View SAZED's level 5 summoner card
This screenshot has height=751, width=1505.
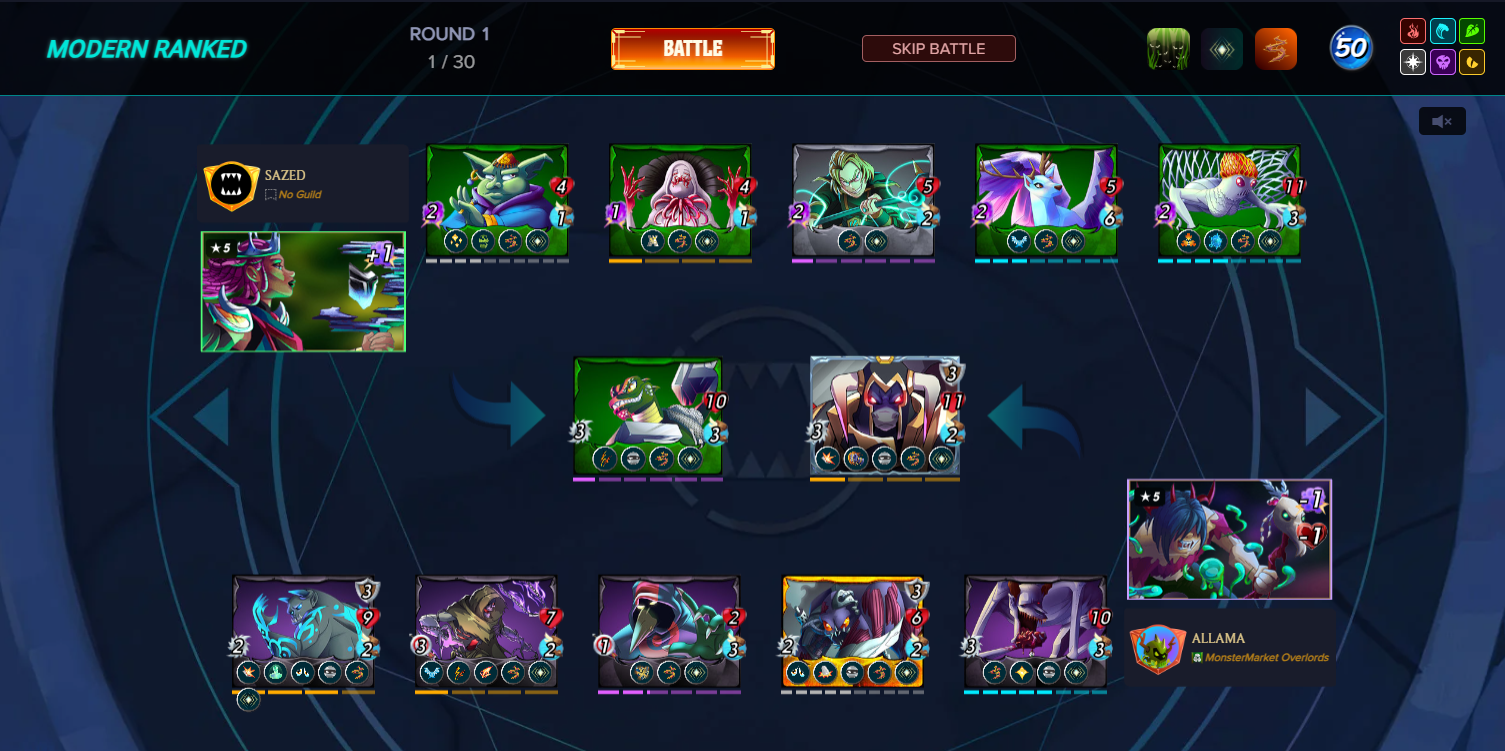coord(302,292)
